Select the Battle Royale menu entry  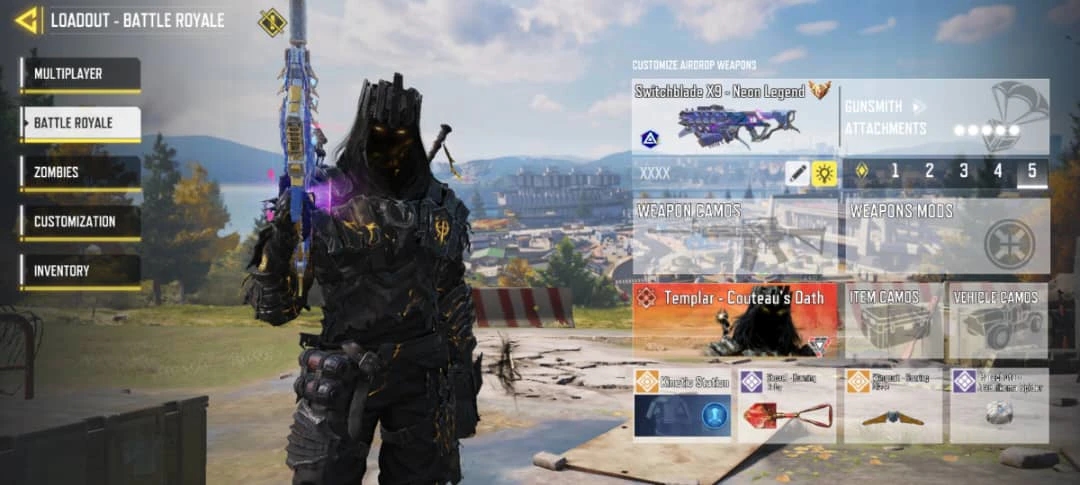coord(80,123)
